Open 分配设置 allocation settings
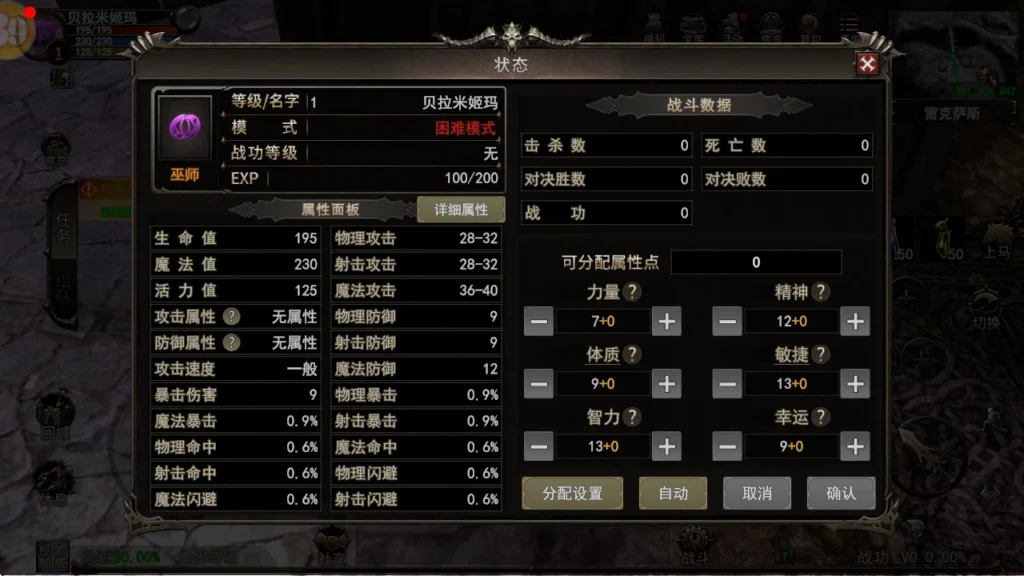1024x576 pixels. point(572,493)
